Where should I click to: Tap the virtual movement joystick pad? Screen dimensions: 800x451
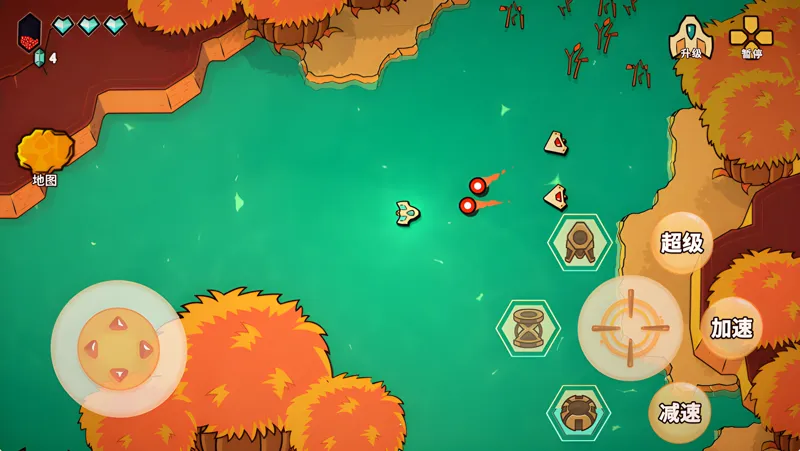(118, 348)
